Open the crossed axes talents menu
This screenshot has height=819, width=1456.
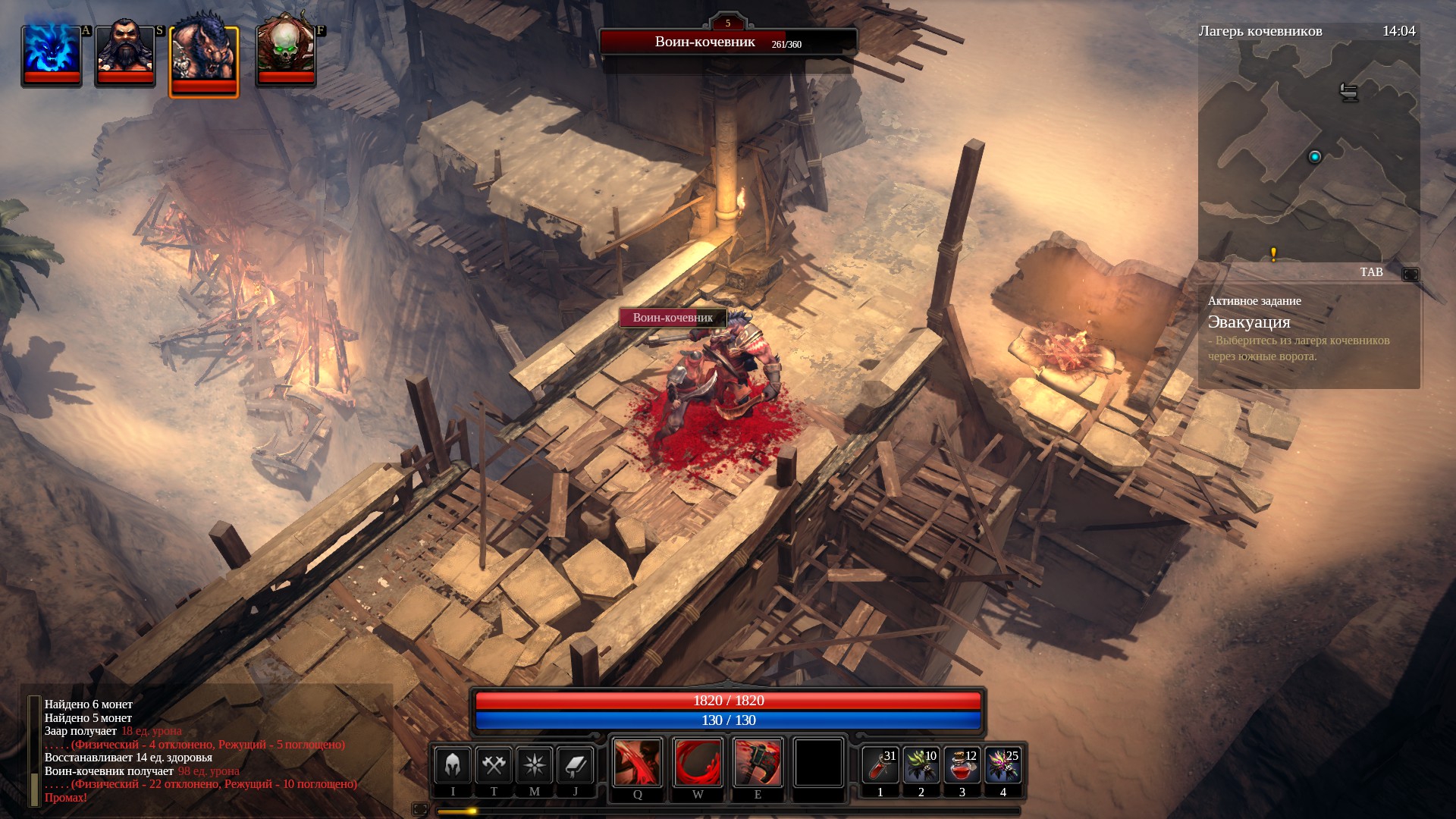pyautogui.click(x=494, y=764)
